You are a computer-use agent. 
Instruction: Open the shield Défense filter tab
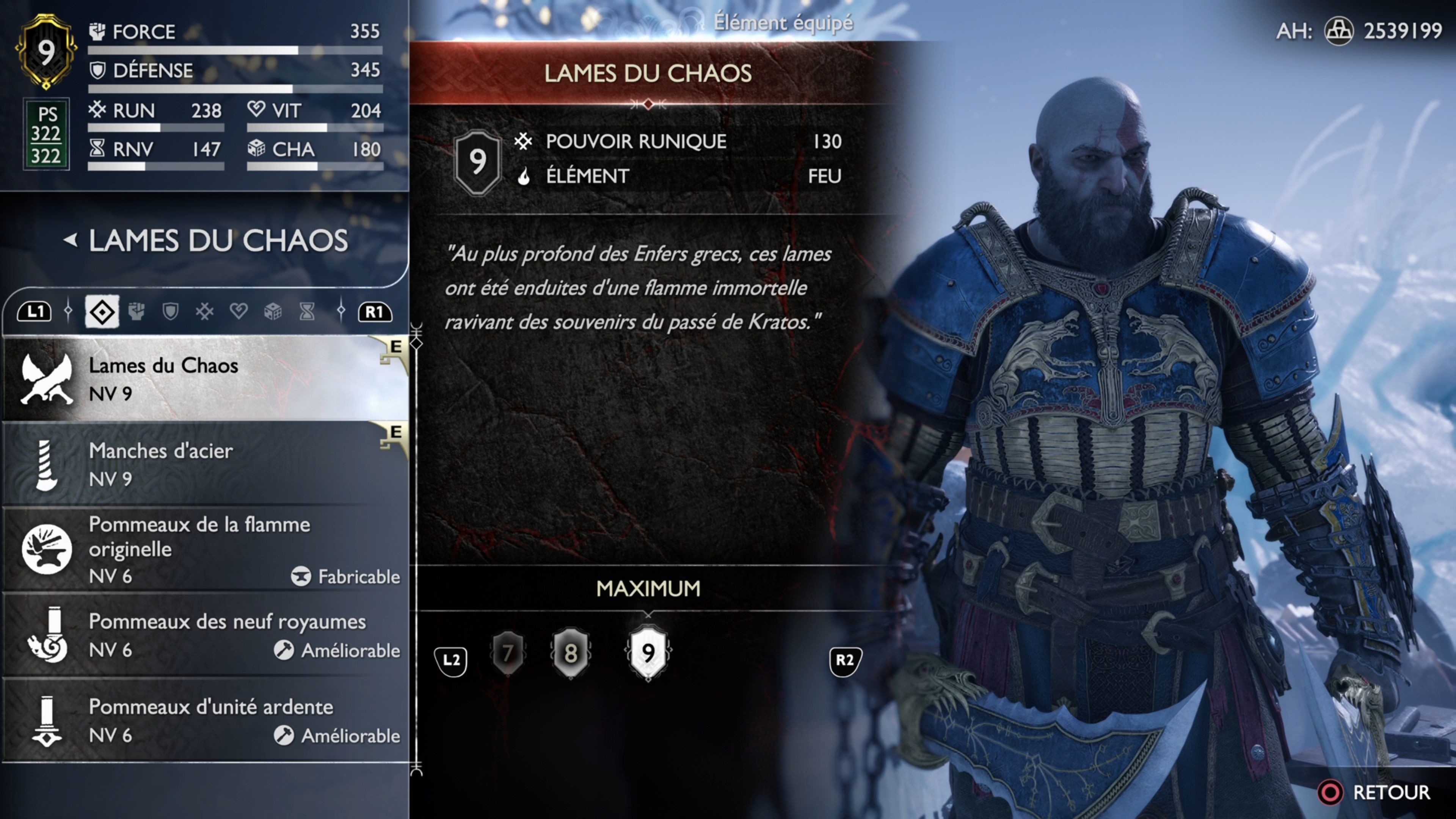point(170,311)
